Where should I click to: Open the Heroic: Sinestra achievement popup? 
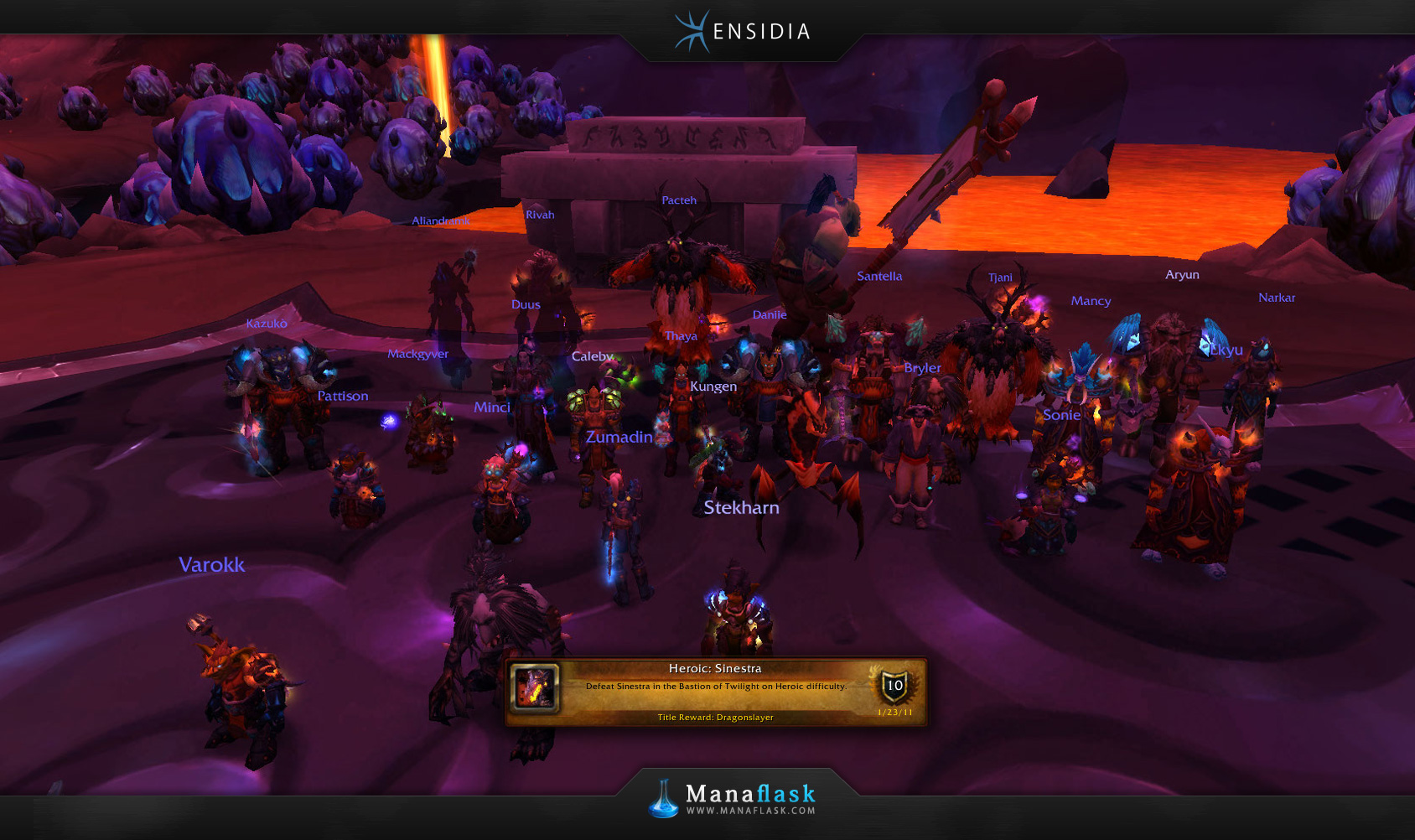coord(715,692)
